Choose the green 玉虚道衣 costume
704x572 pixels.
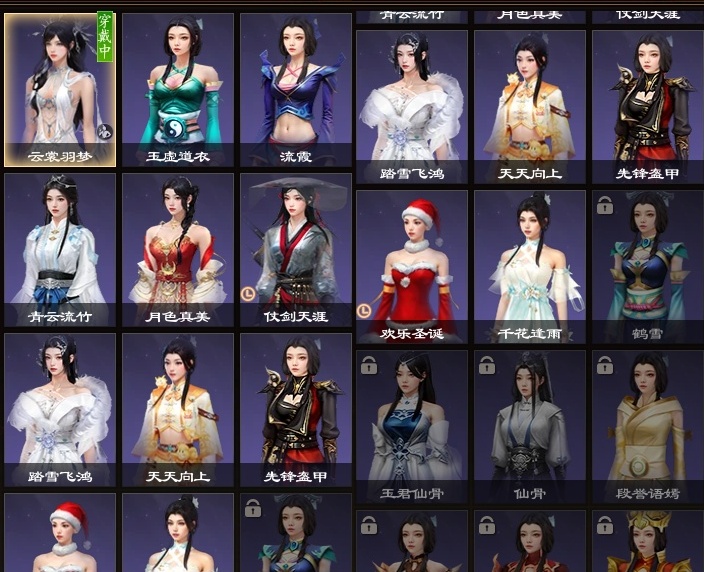click(178, 88)
